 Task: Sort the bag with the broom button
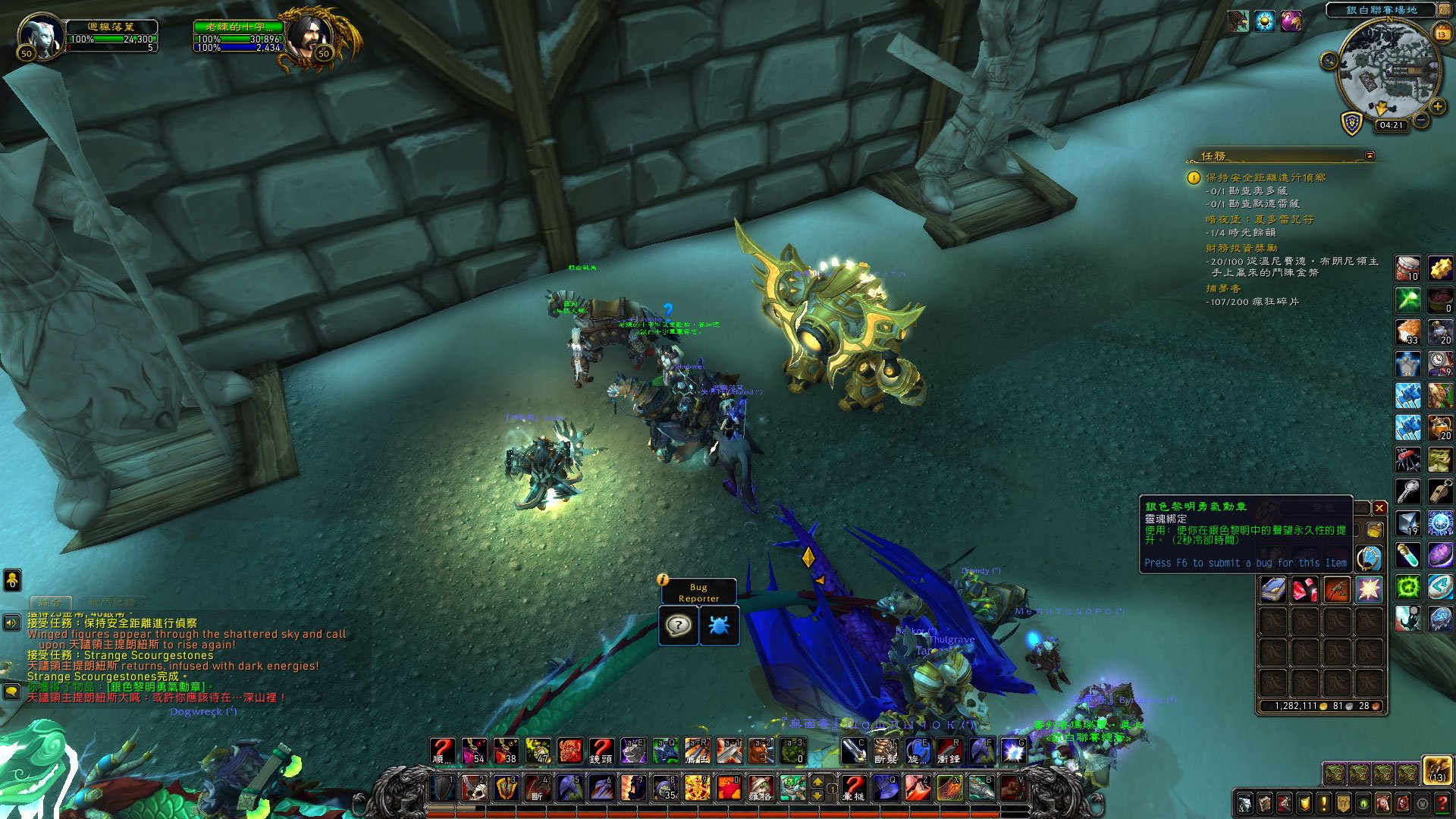click(x=1373, y=530)
